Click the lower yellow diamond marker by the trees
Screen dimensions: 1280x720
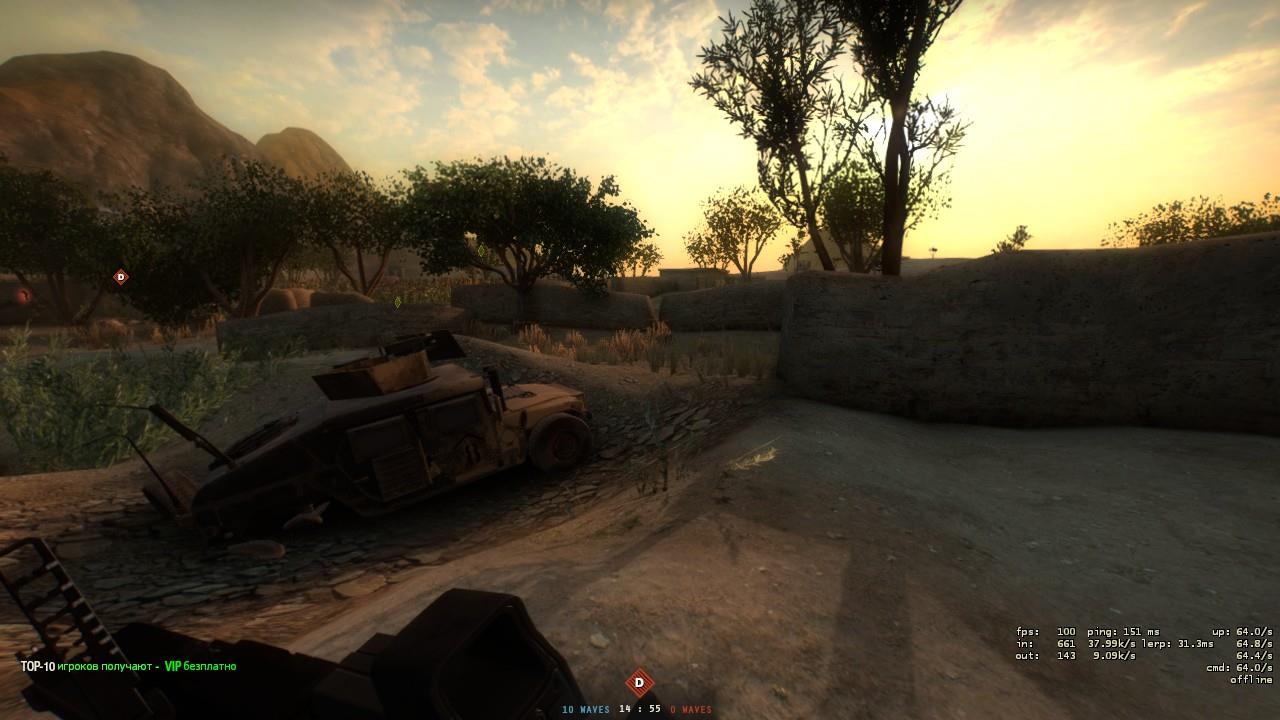pos(396,302)
